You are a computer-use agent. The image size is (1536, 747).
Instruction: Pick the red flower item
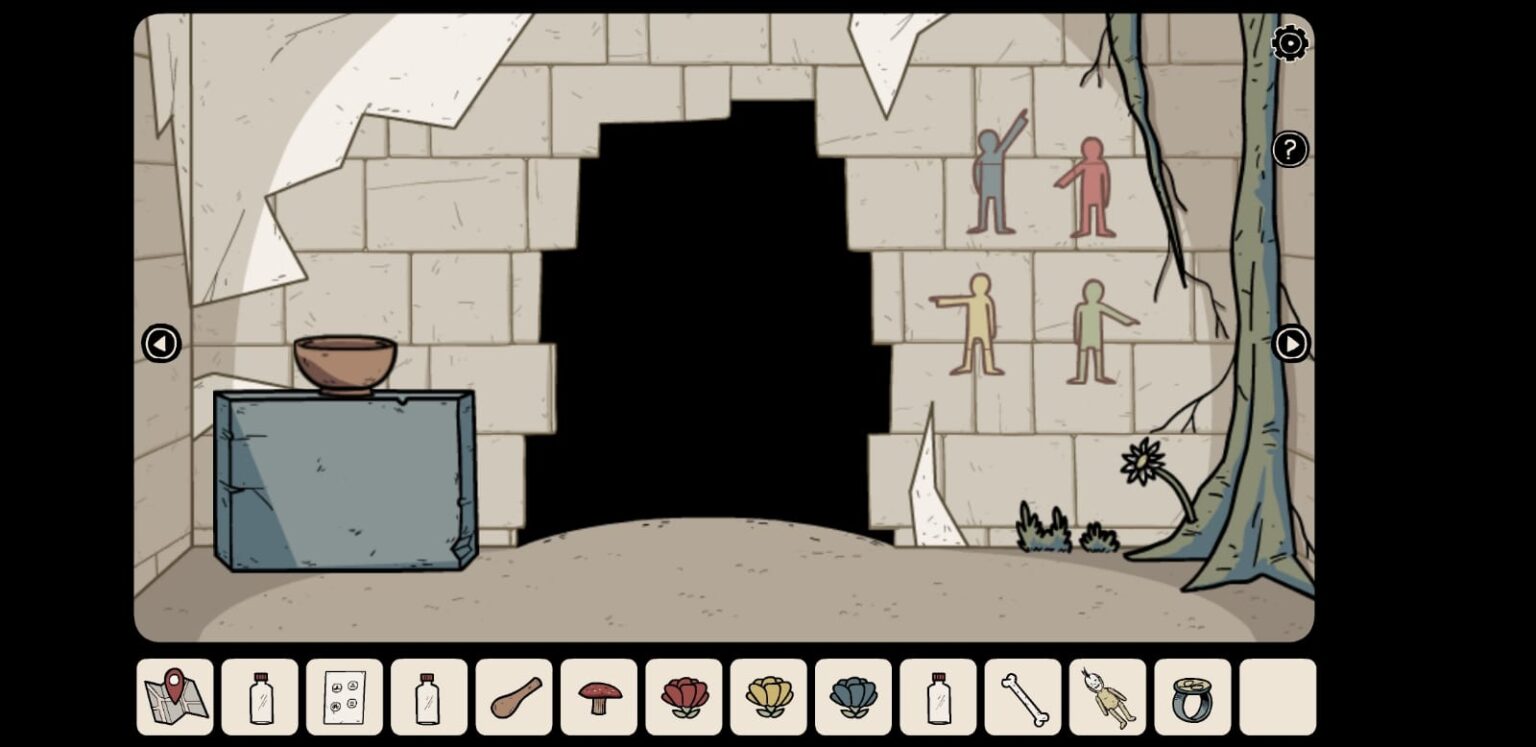tap(682, 697)
